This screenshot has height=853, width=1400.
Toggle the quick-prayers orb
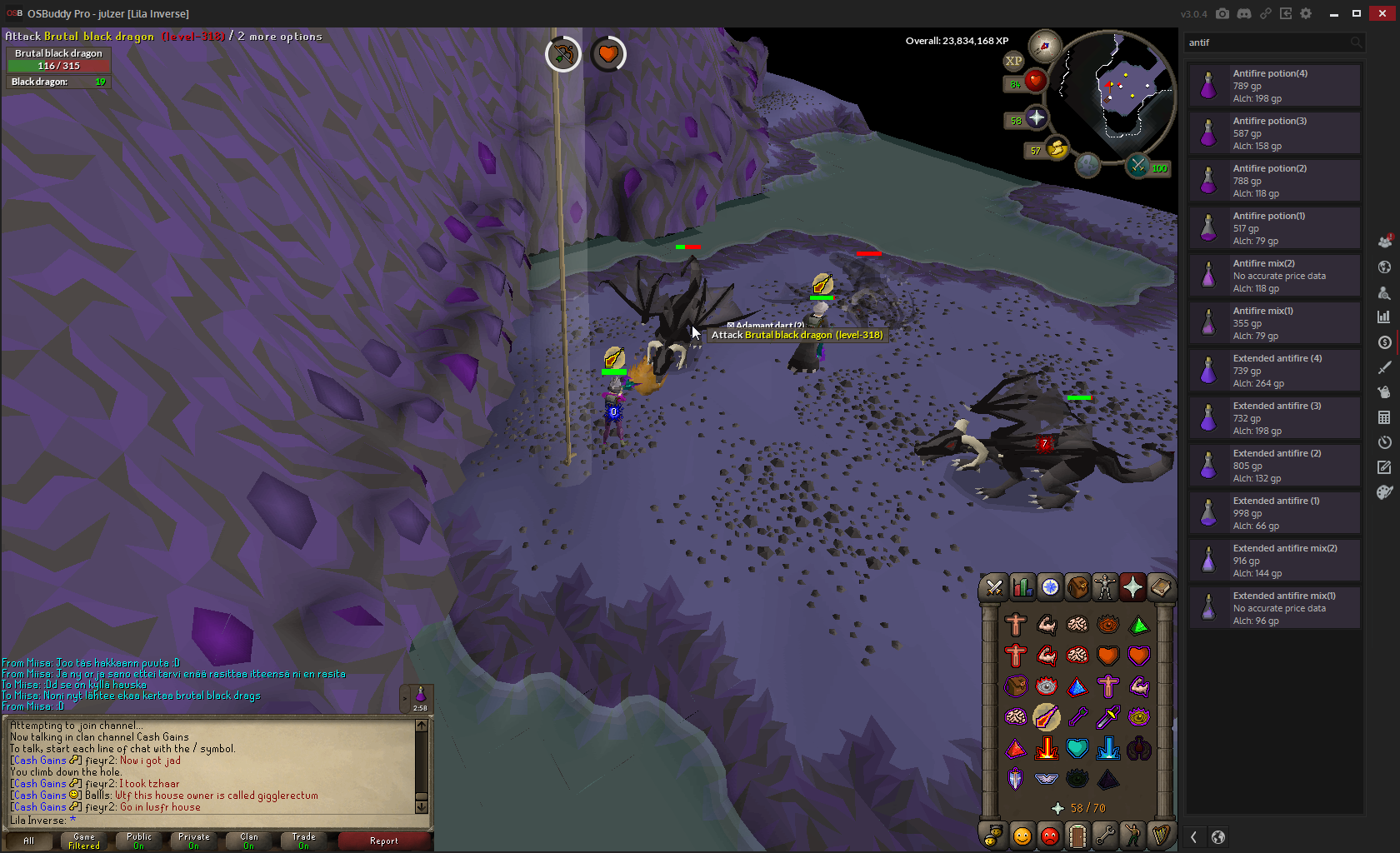(1036, 118)
